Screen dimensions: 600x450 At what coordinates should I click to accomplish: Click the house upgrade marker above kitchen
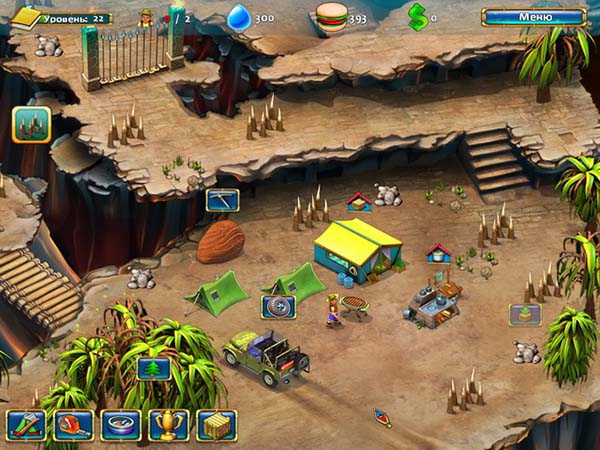pyautogui.click(x=438, y=253)
